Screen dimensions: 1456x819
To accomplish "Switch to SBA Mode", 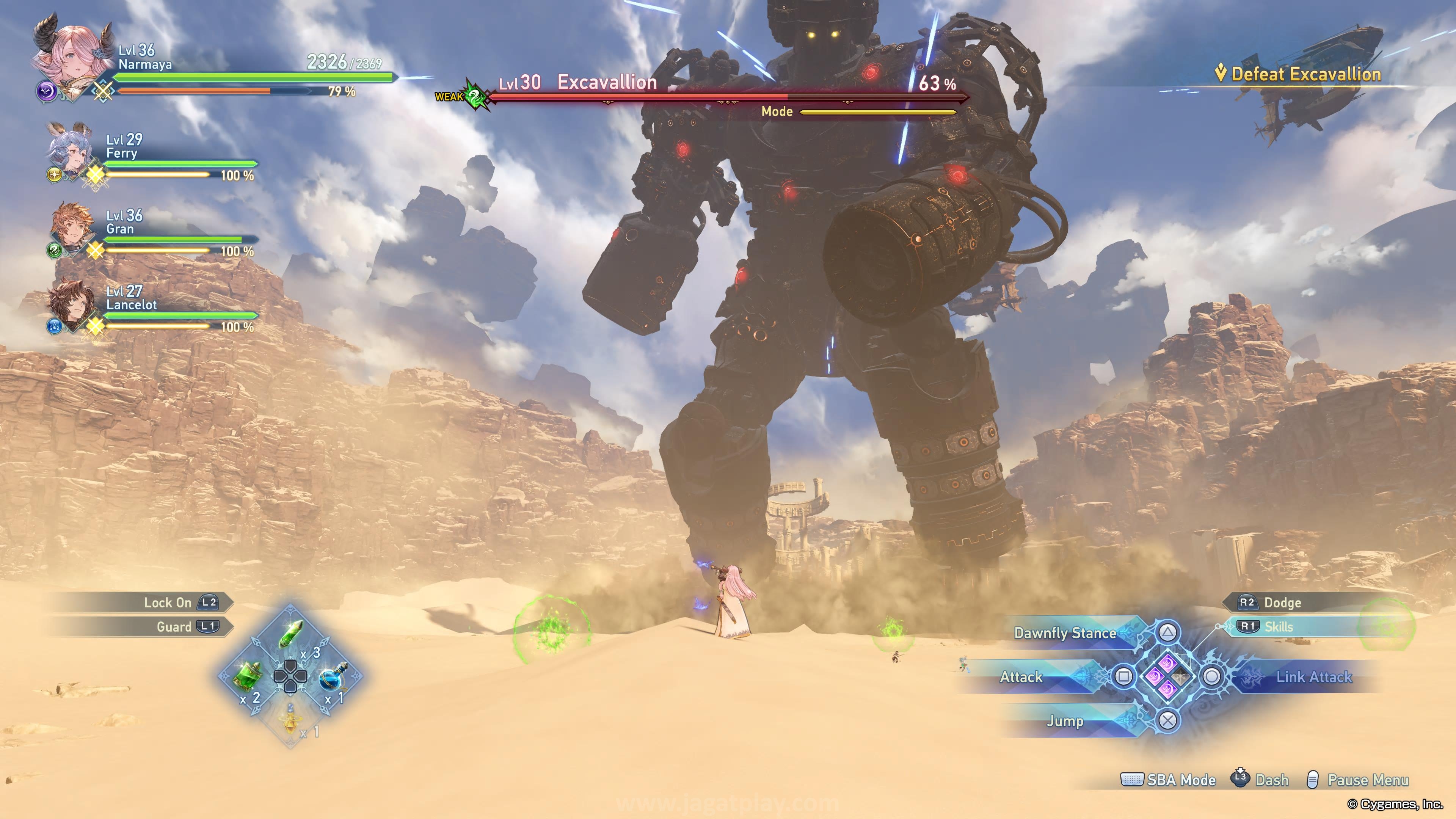I will click(1180, 780).
